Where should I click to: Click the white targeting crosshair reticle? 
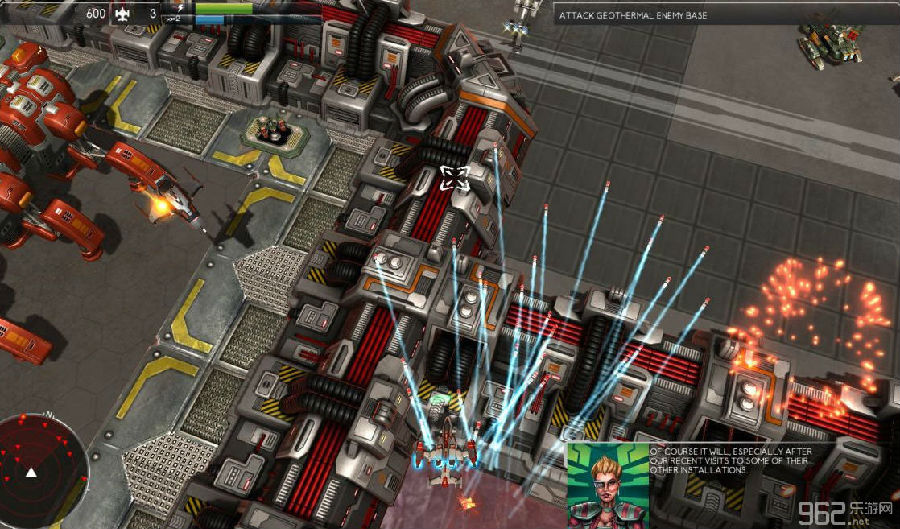pyautogui.click(x=454, y=178)
